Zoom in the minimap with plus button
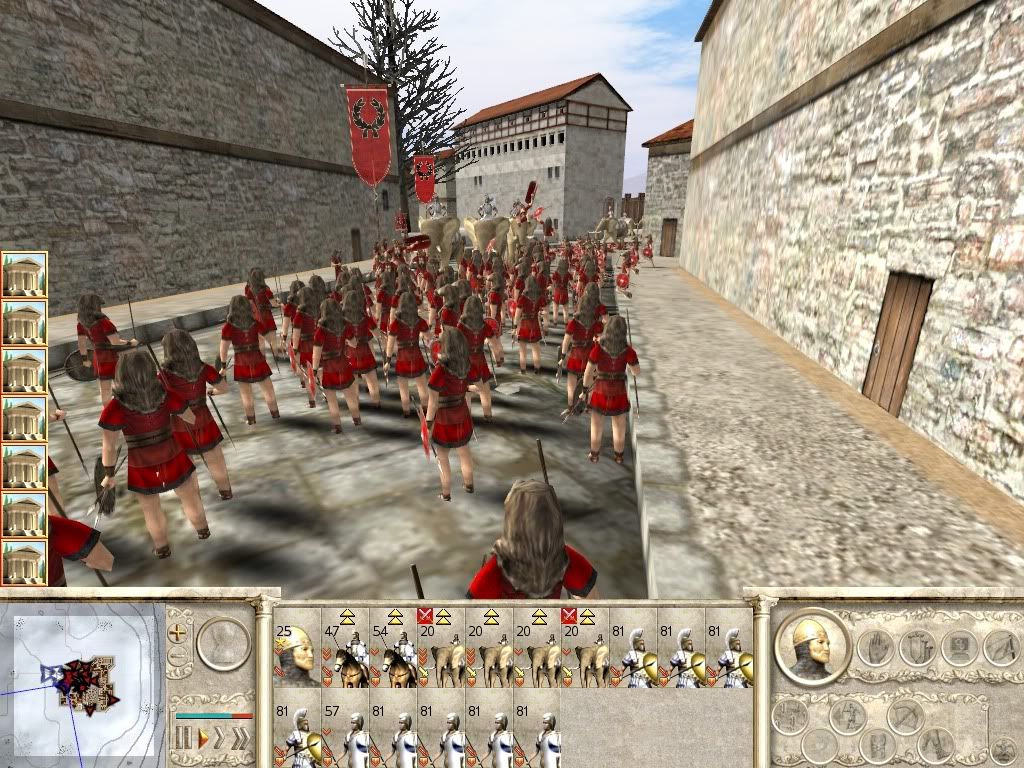 point(179,632)
